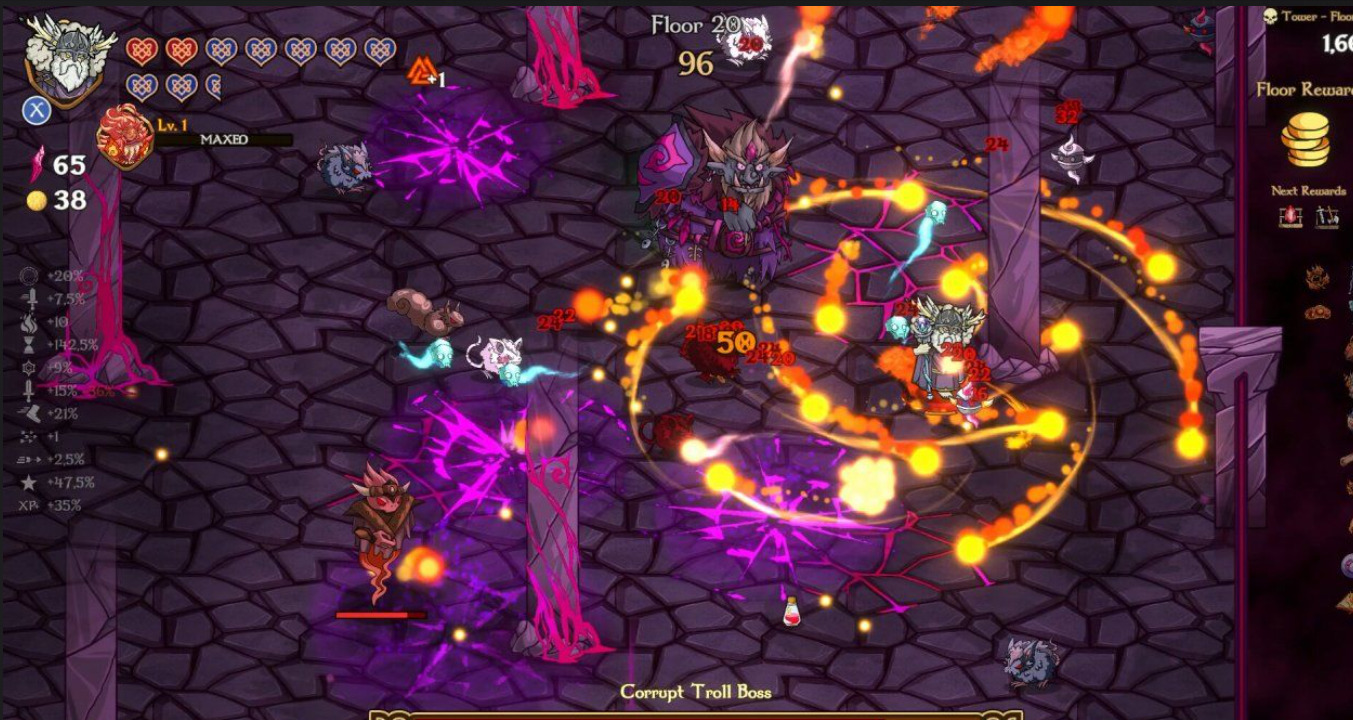Select the weapons rack next reward icon

click(1327, 216)
